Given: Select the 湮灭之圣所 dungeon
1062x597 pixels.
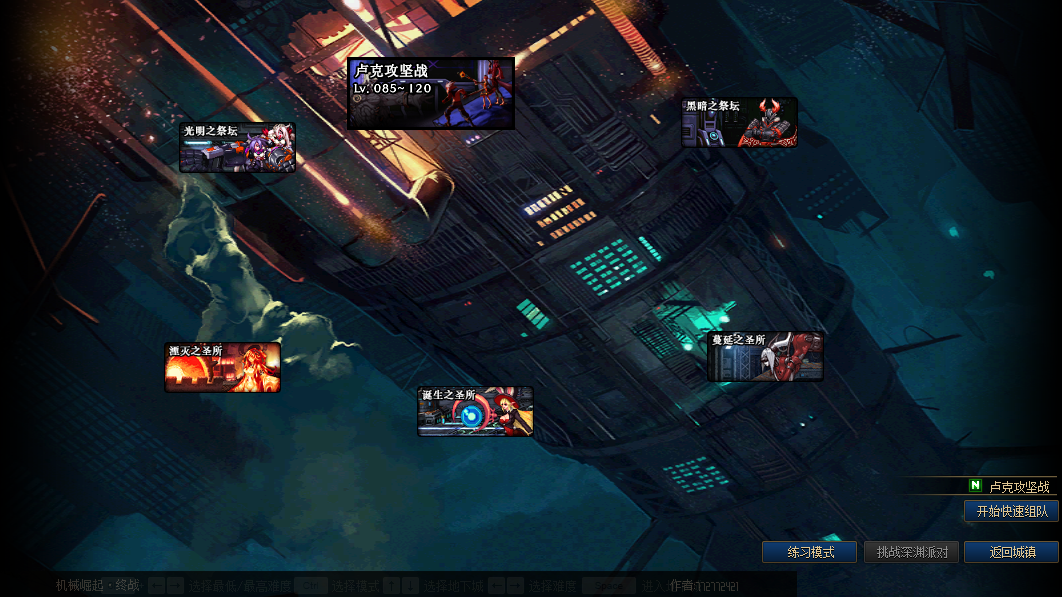Looking at the screenshot, I should [x=222, y=367].
